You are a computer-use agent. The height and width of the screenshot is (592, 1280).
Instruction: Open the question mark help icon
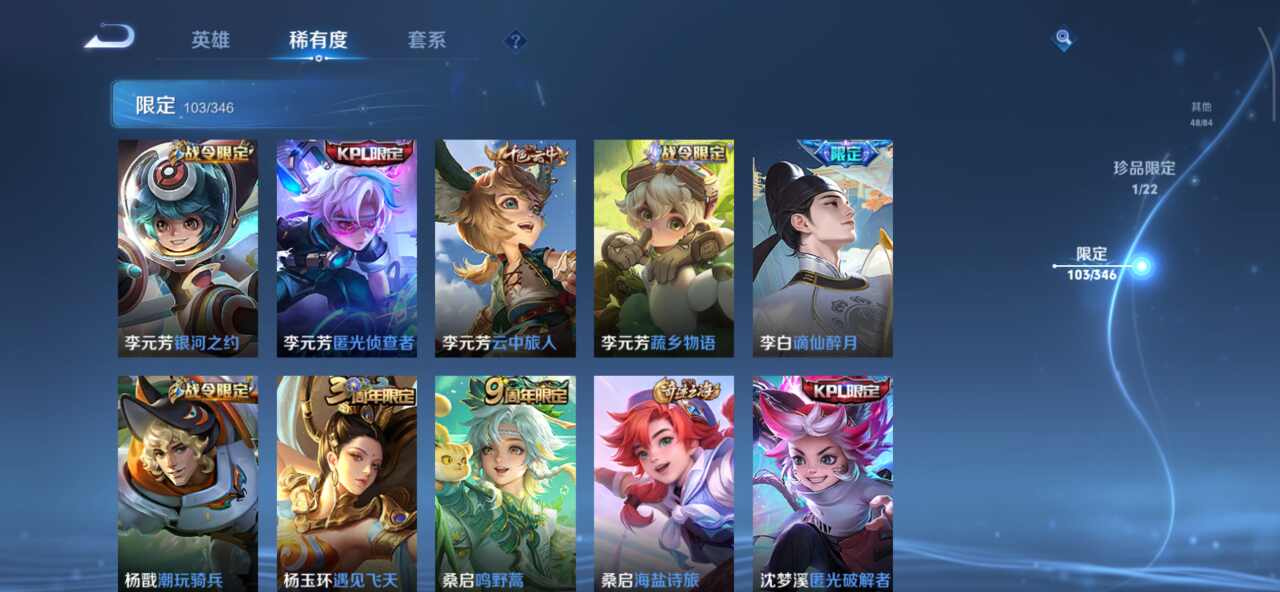[515, 41]
